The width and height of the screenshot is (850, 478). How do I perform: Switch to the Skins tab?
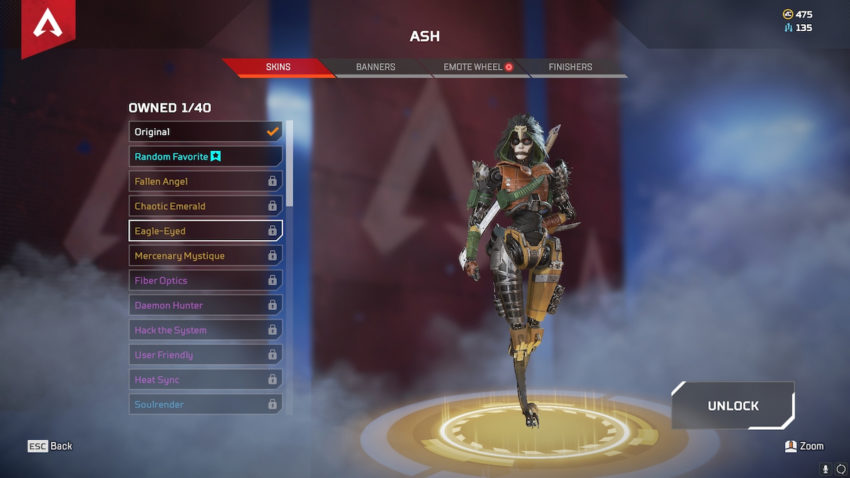tap(278, 67)
